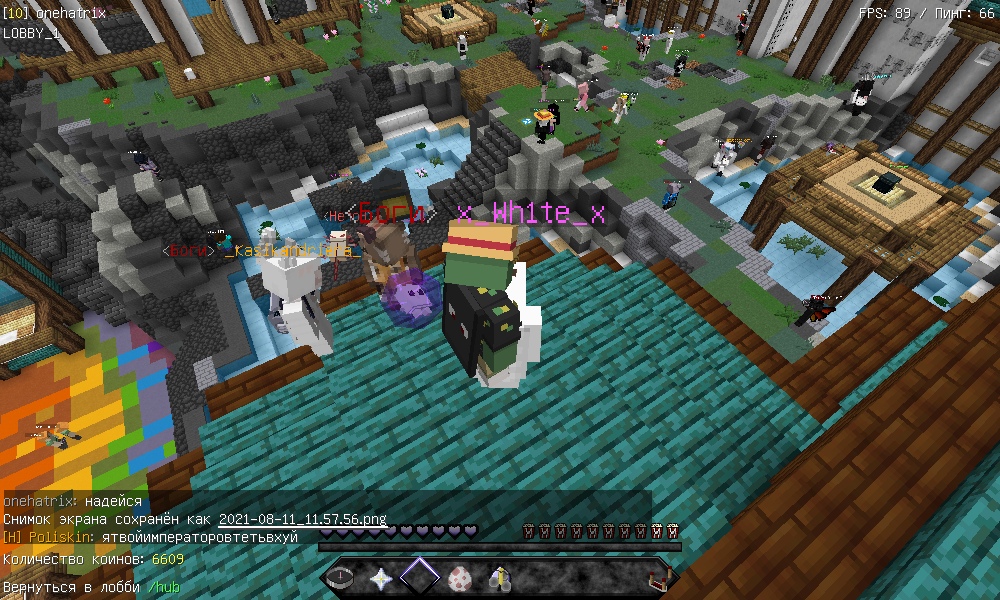The height and width of the screenshot is (600, 1000).
Task: Select the red item in the last hotbar slot
Action: (659, 578)
